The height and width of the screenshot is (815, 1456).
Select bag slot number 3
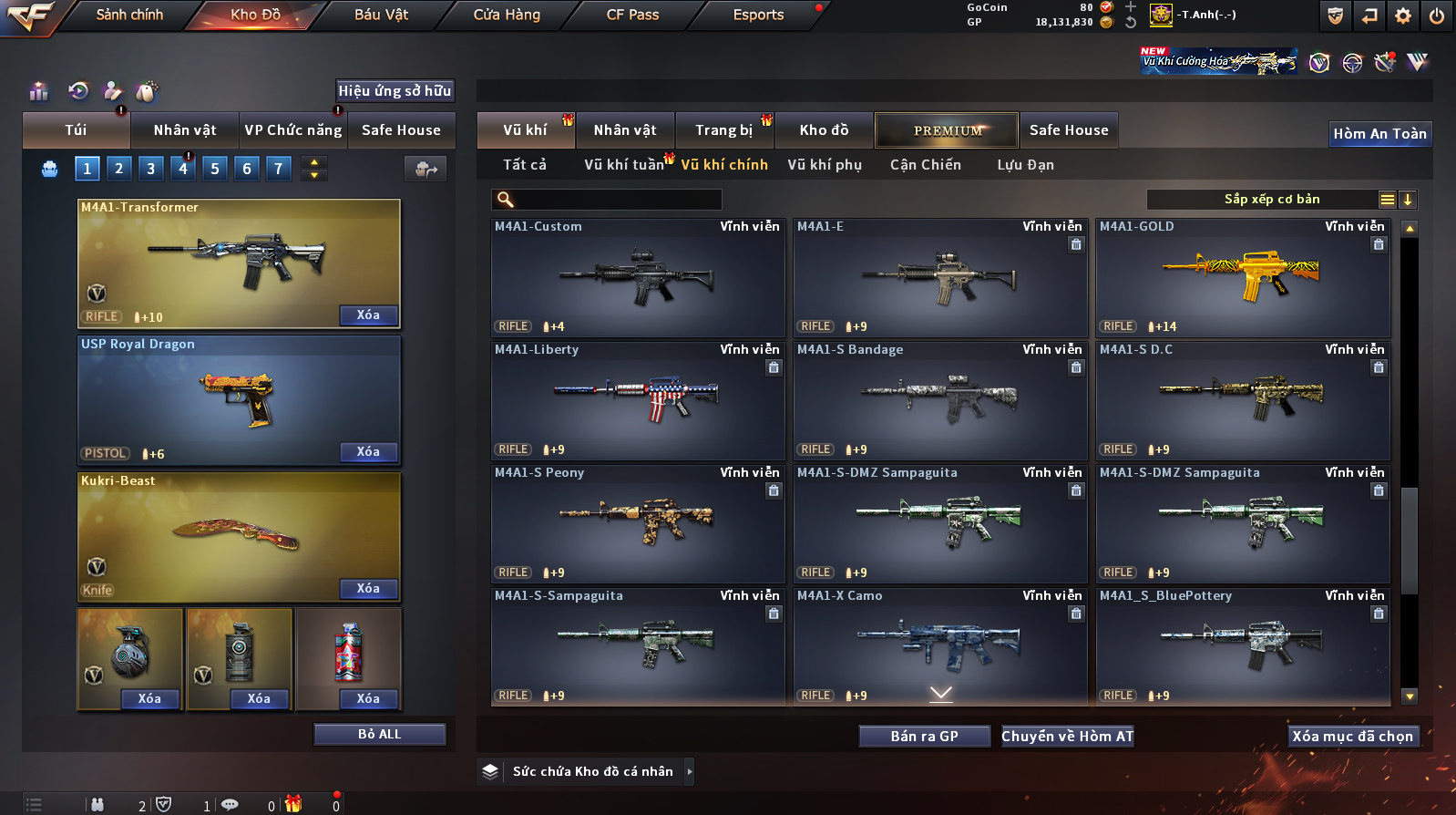[151, 169]
